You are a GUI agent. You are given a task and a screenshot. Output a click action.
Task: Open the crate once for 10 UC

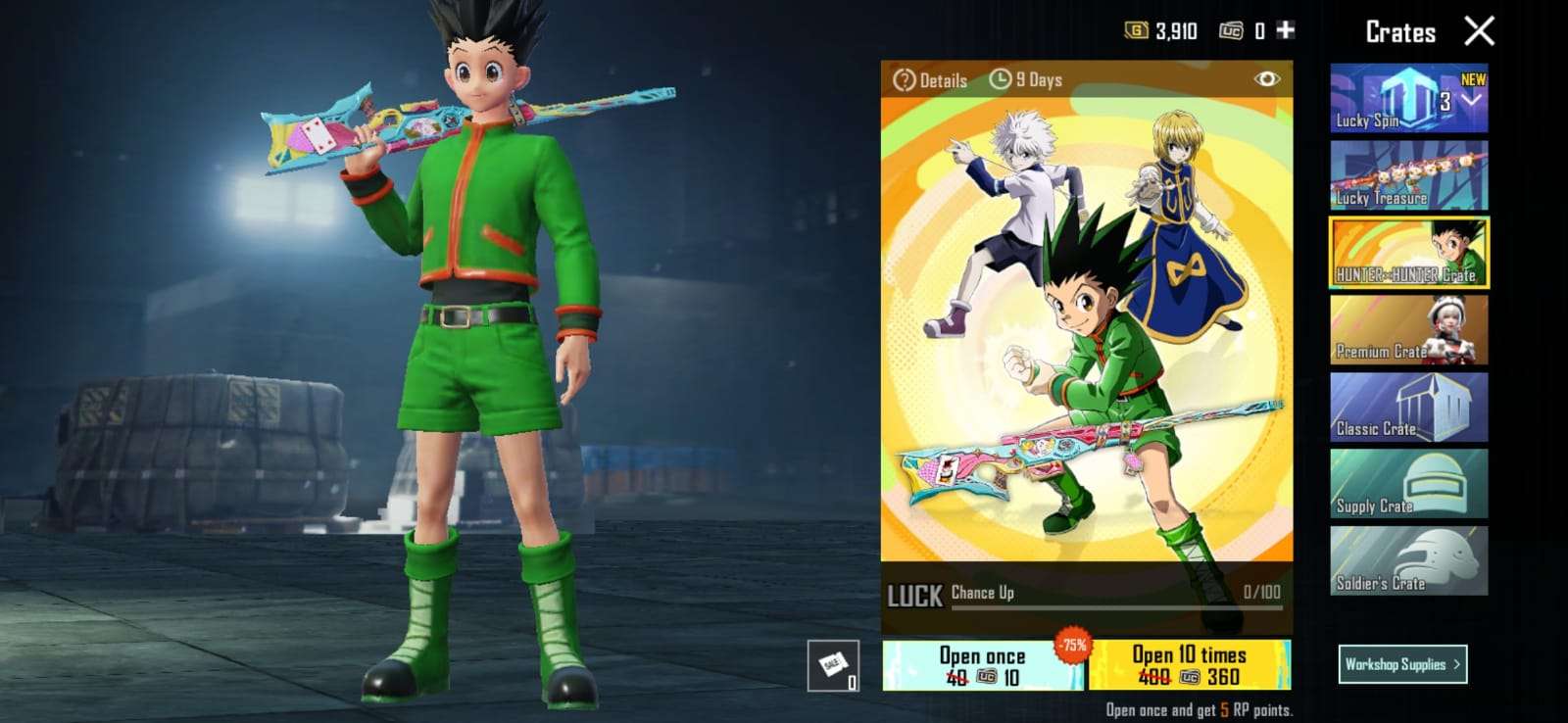click(x=982, y=665)
